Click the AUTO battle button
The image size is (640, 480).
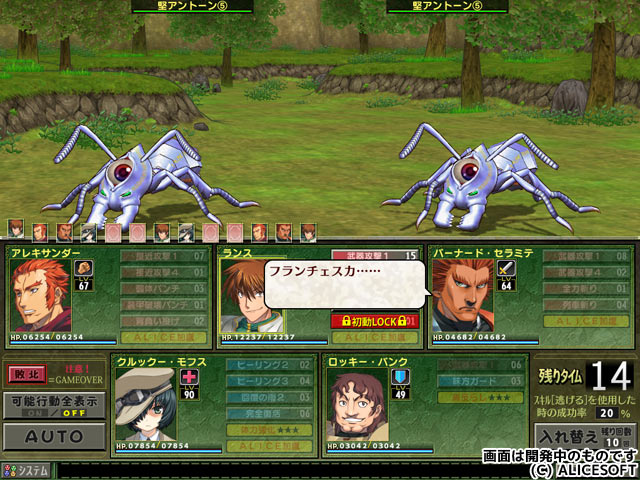53,437
